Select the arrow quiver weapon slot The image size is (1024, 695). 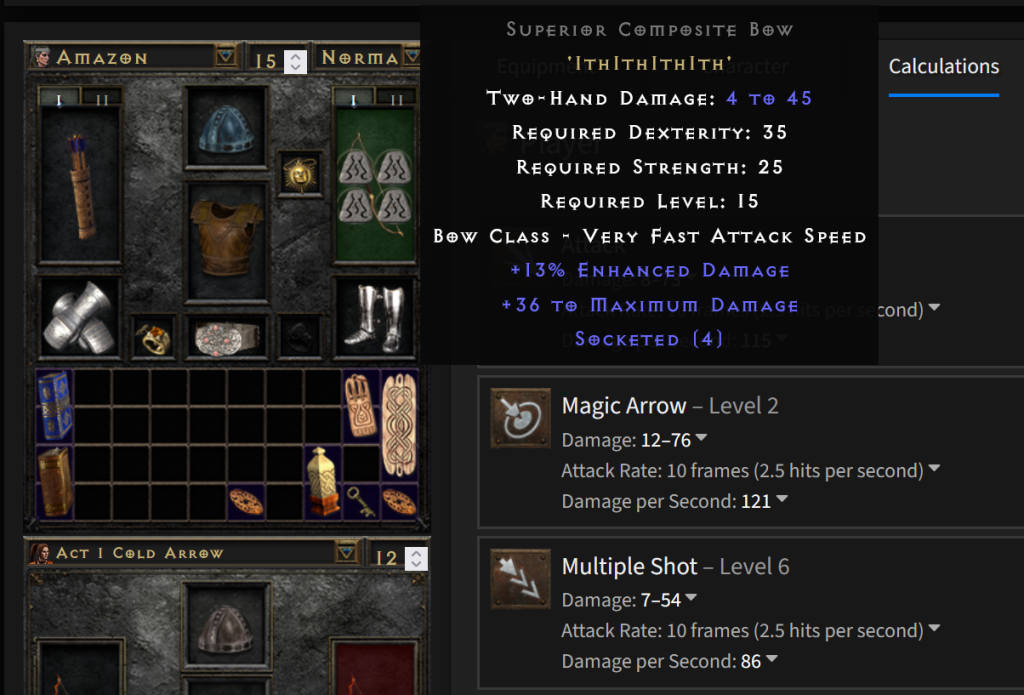coord(79,186)
